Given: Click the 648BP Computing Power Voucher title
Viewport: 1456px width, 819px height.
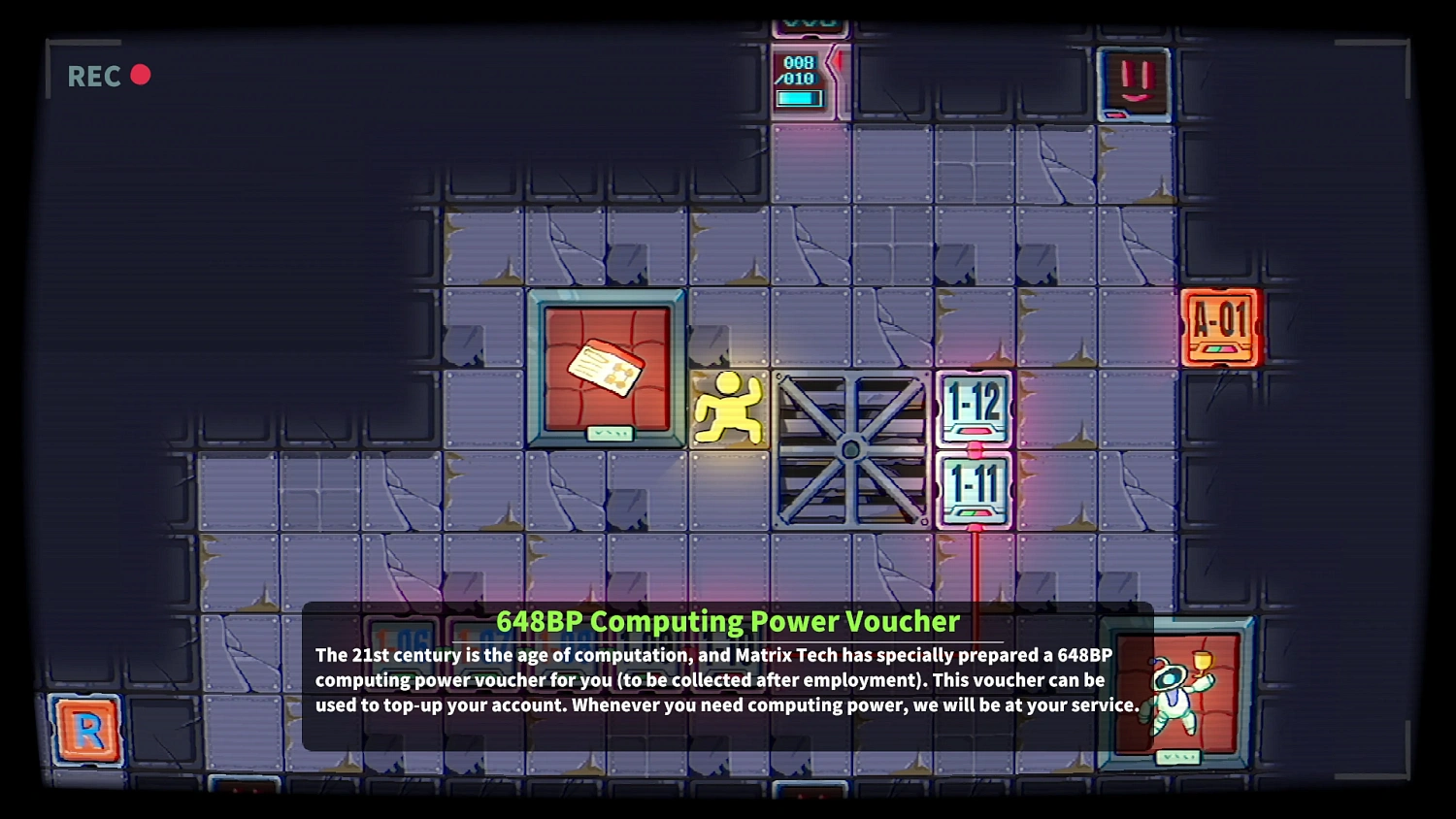Looking at the screenshot, I should click(728, 621).
